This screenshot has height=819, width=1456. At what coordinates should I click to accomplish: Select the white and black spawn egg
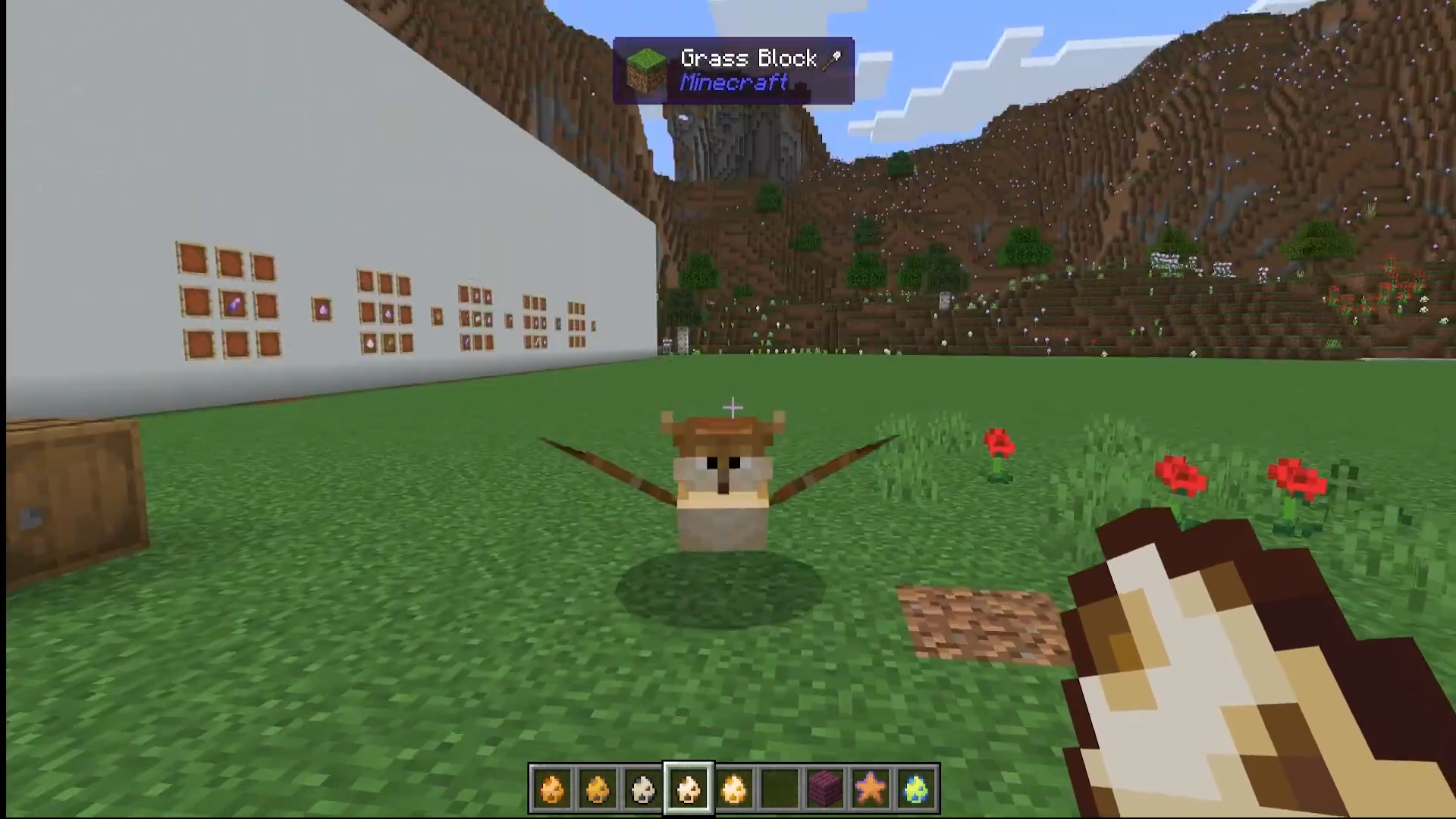click(x=643, y=789)
